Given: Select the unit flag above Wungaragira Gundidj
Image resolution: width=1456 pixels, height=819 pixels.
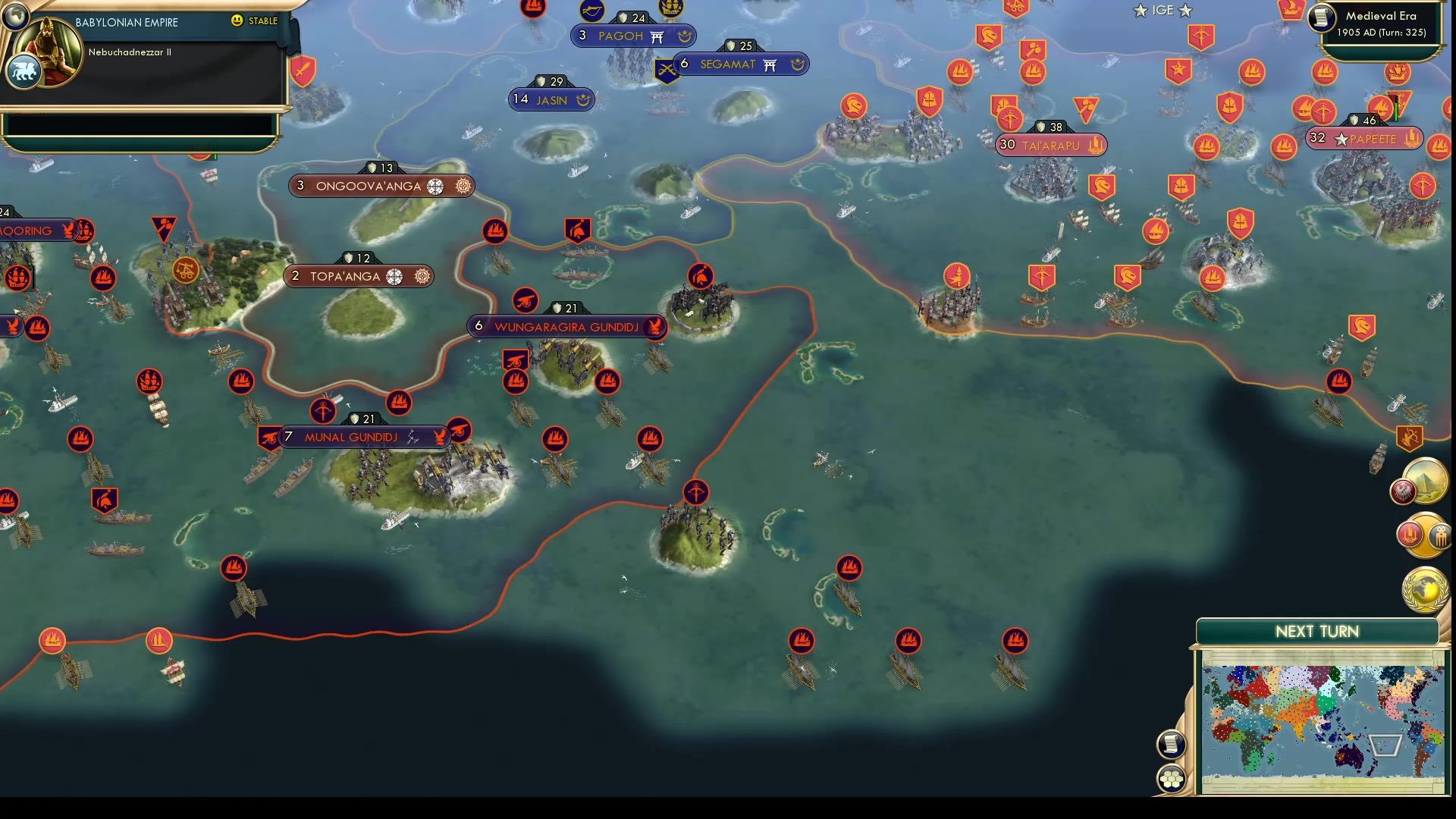Looking at the screenshot, I should 527,301.
